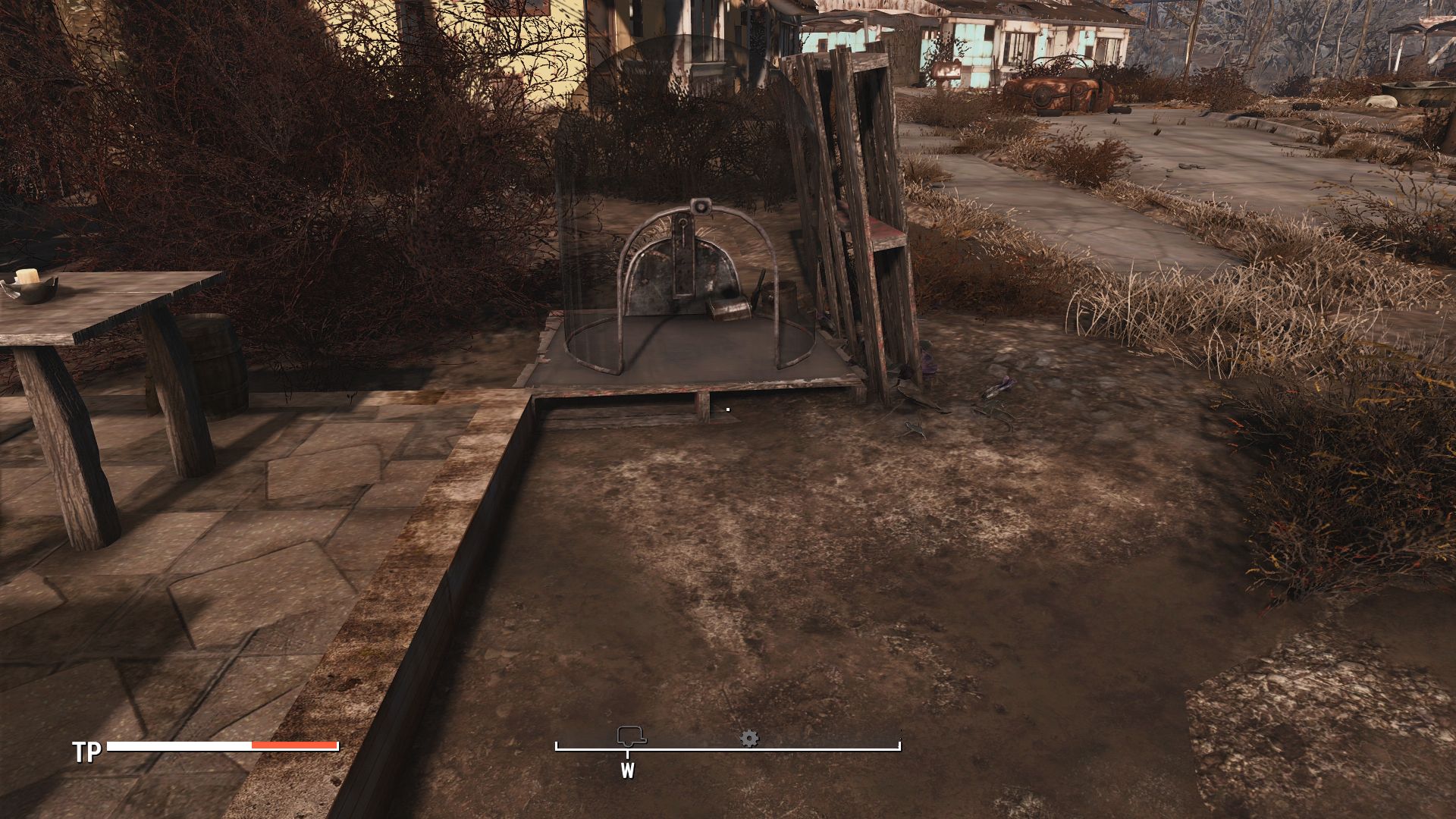Viewport: 1456px width, 819px height.
Task: Click the TP progress bar at bottom left
Action: (220, 747)
